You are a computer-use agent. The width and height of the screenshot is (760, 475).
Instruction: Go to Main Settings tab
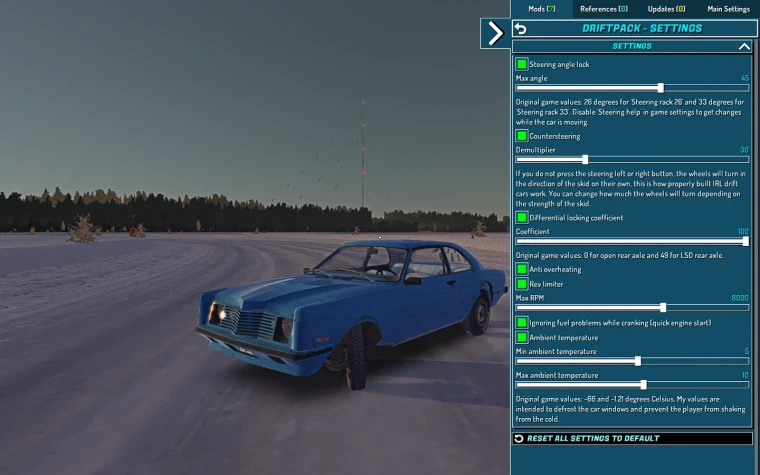[x=728, y=8]
